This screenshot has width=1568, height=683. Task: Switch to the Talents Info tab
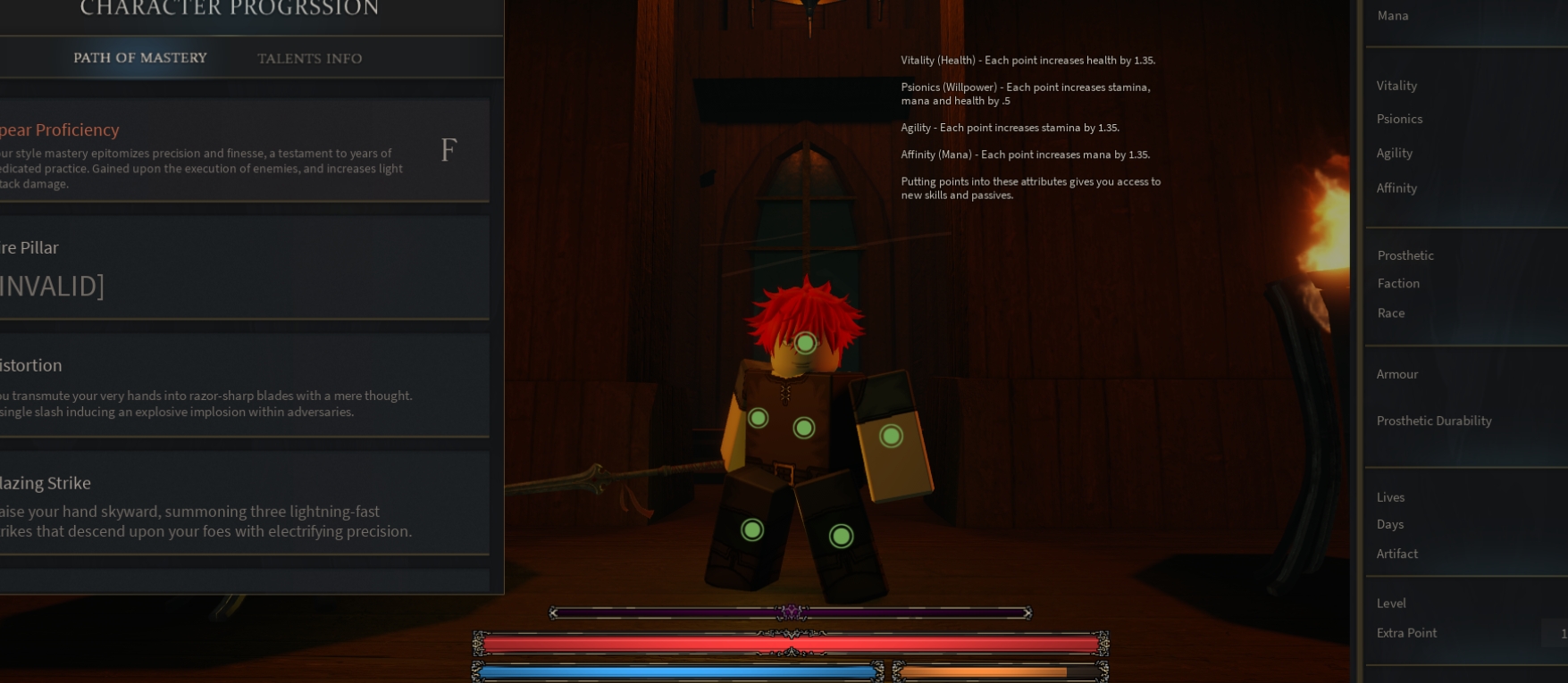click(x=309, y=59)
